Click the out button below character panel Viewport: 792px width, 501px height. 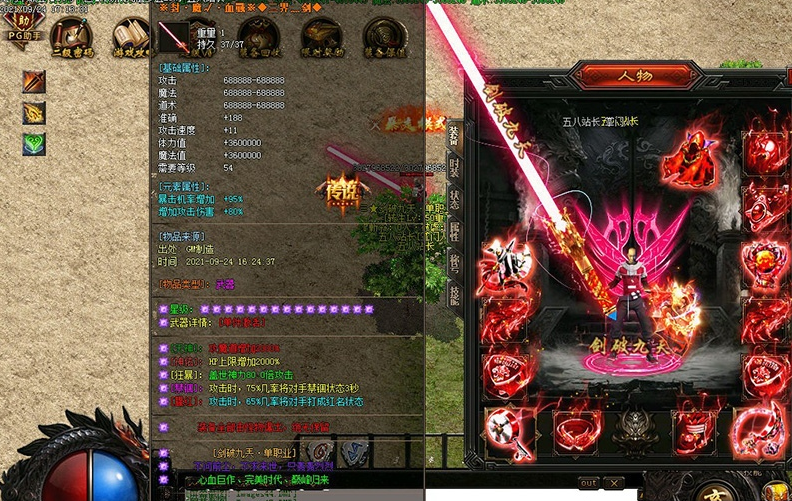click(x=588, y=483)
